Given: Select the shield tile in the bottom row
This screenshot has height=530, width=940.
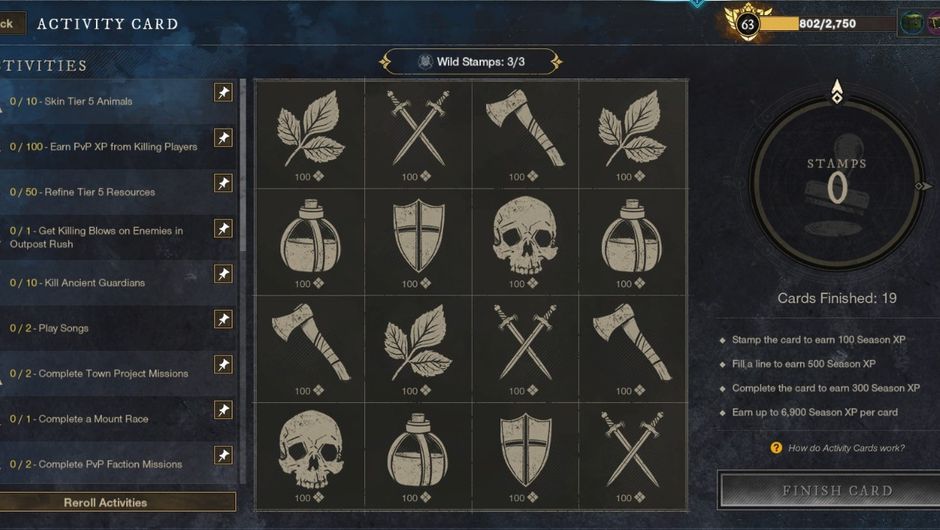Looking at the screenshot, I should pos(525,455).
